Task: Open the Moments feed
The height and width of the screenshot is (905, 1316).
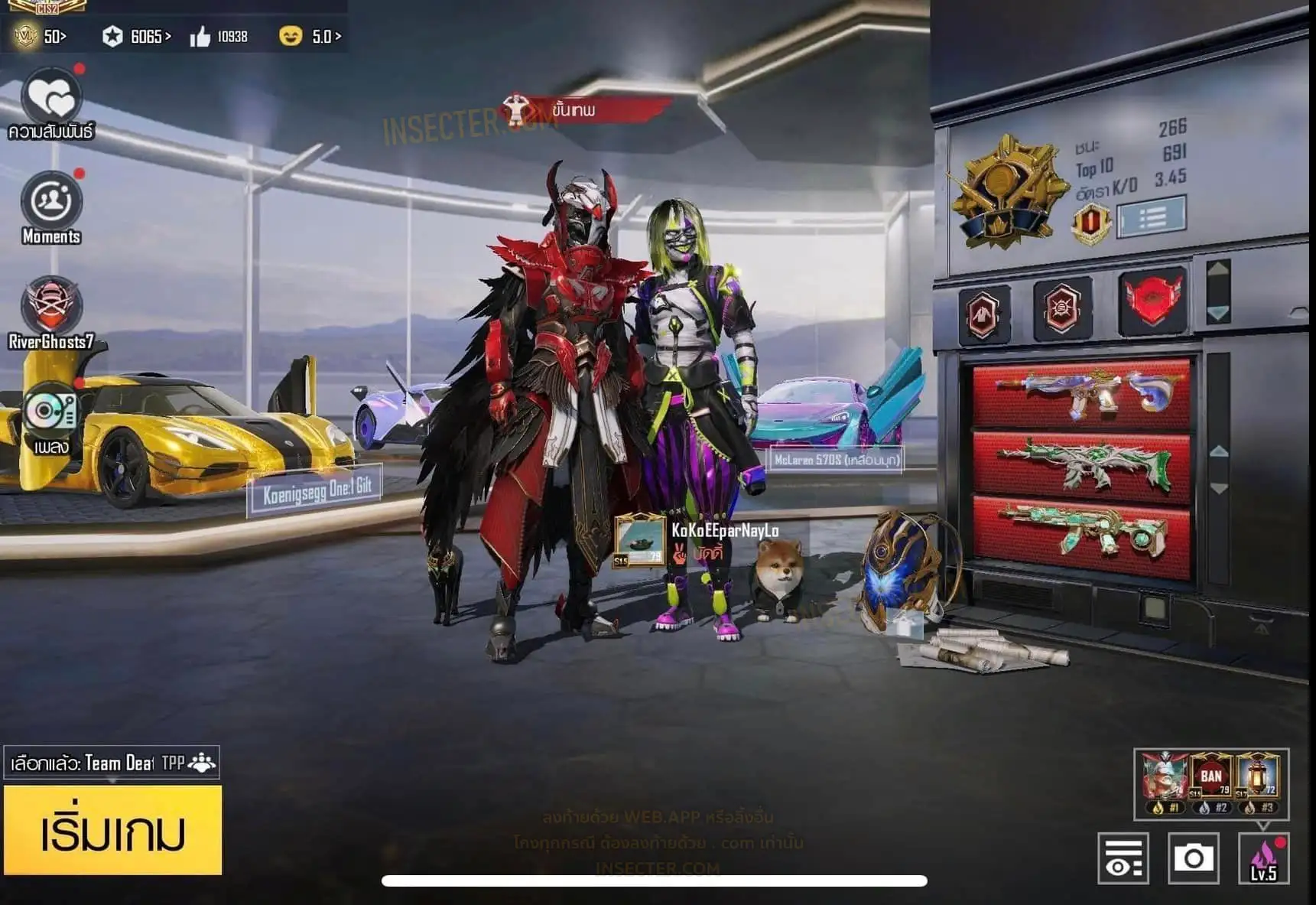Action: point(51,201)
